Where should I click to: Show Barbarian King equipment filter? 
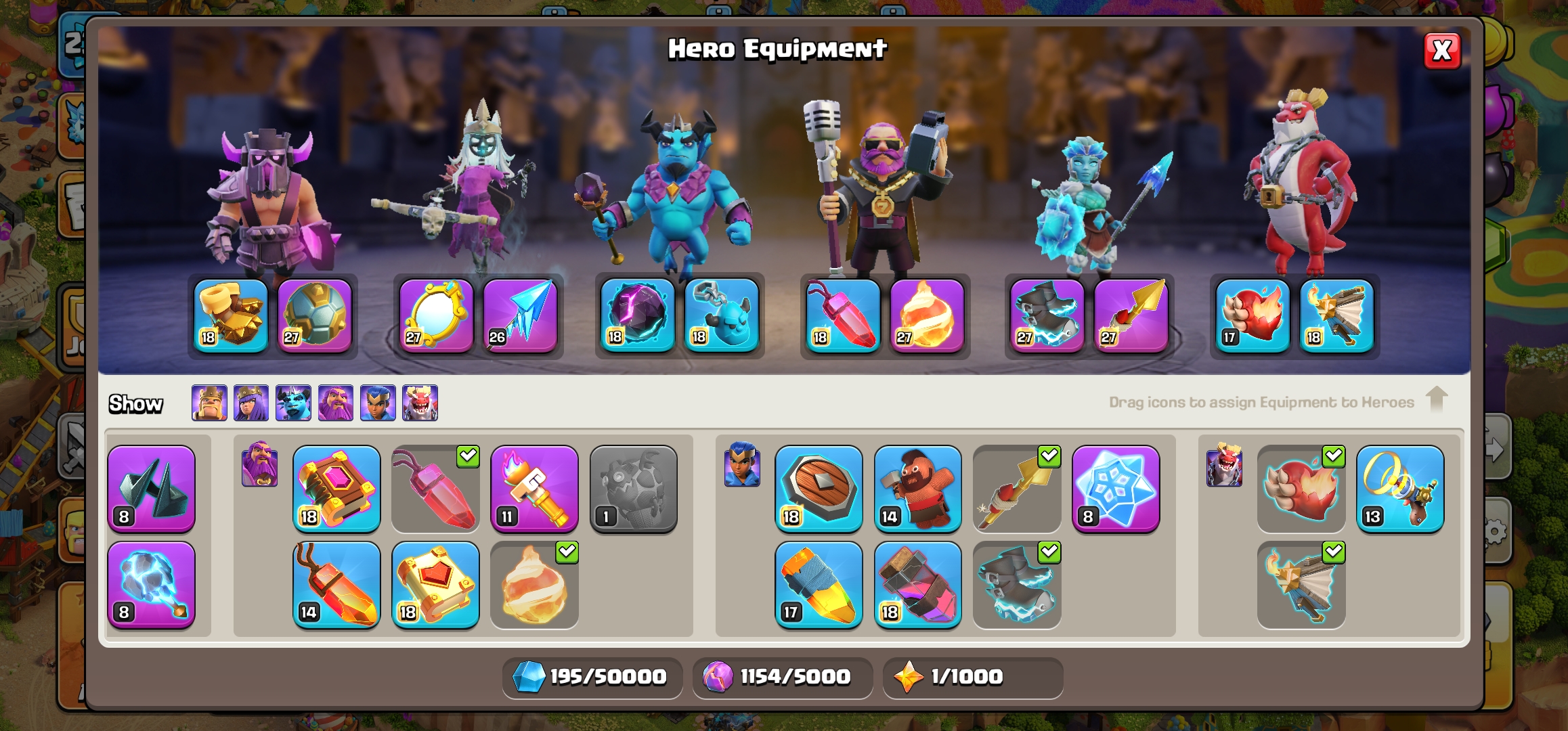click(x=209, y=403)
